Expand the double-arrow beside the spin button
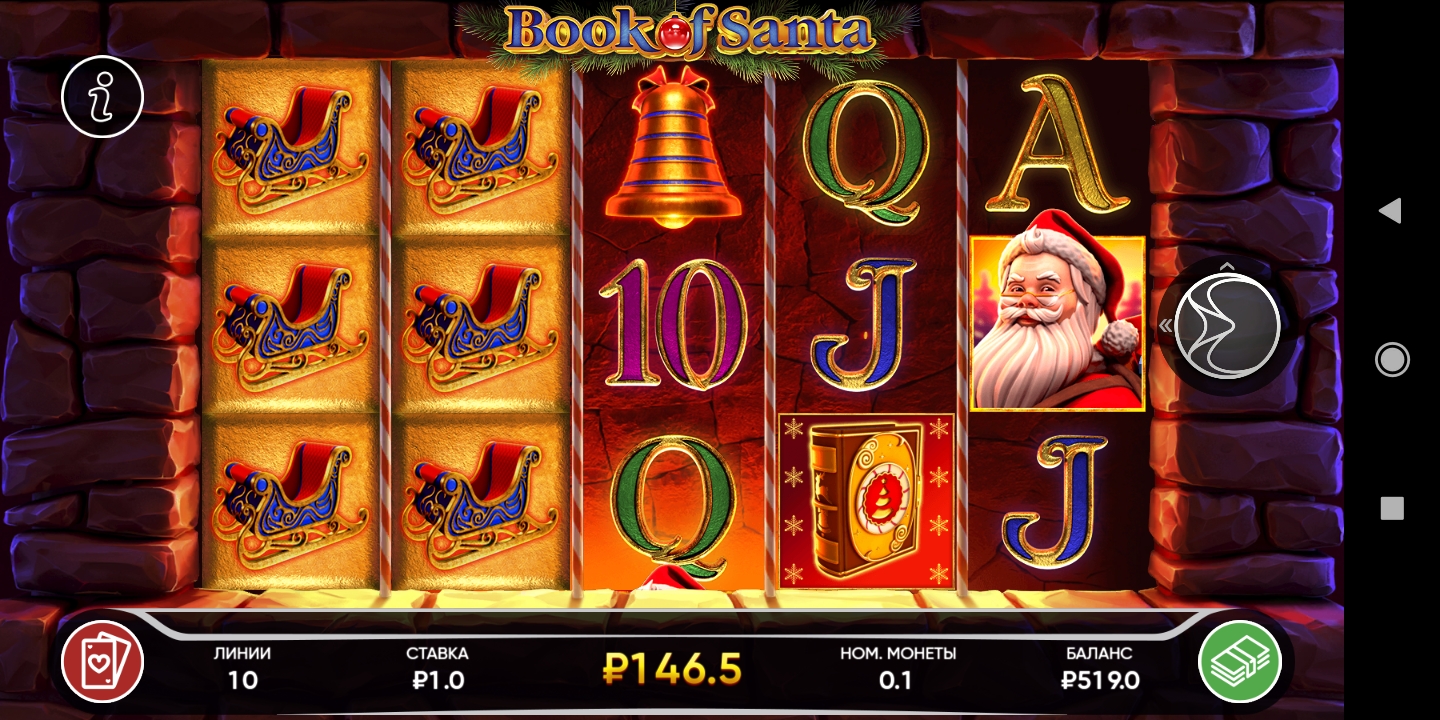 tap(1165, 325)
